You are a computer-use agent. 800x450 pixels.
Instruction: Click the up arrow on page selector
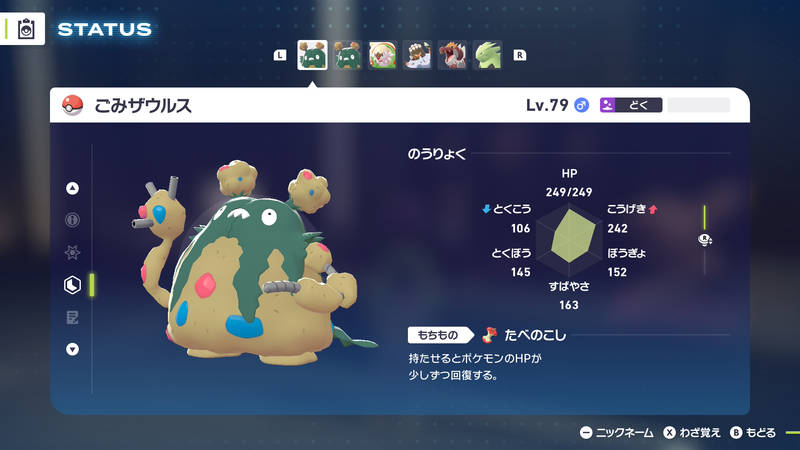point(72,188)
